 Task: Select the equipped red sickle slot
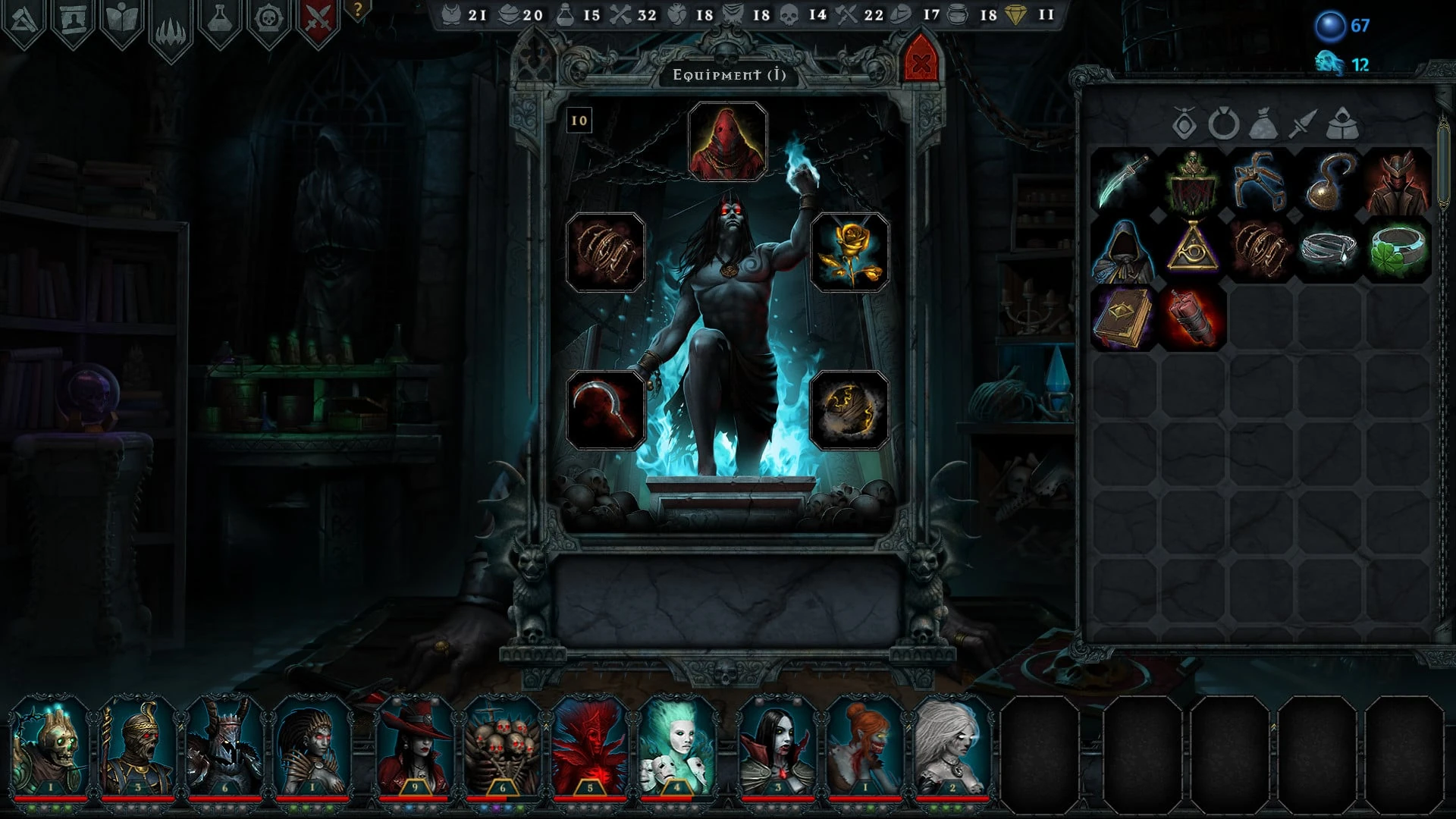605,410
